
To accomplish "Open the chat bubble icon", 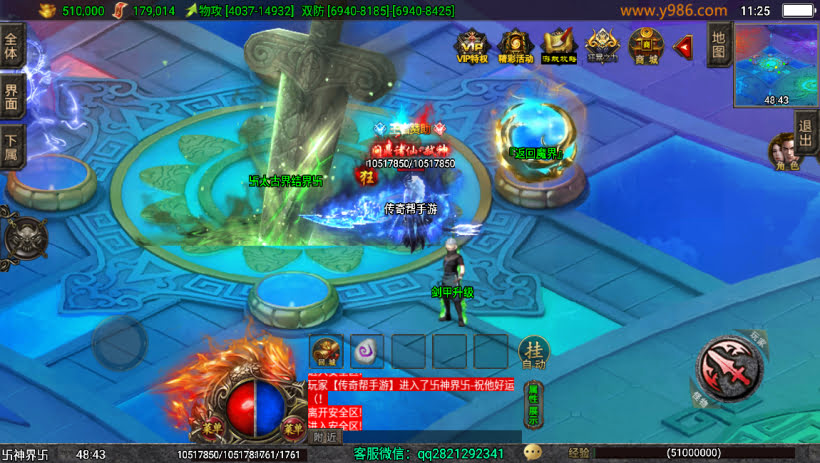I will tap(532, 453).
